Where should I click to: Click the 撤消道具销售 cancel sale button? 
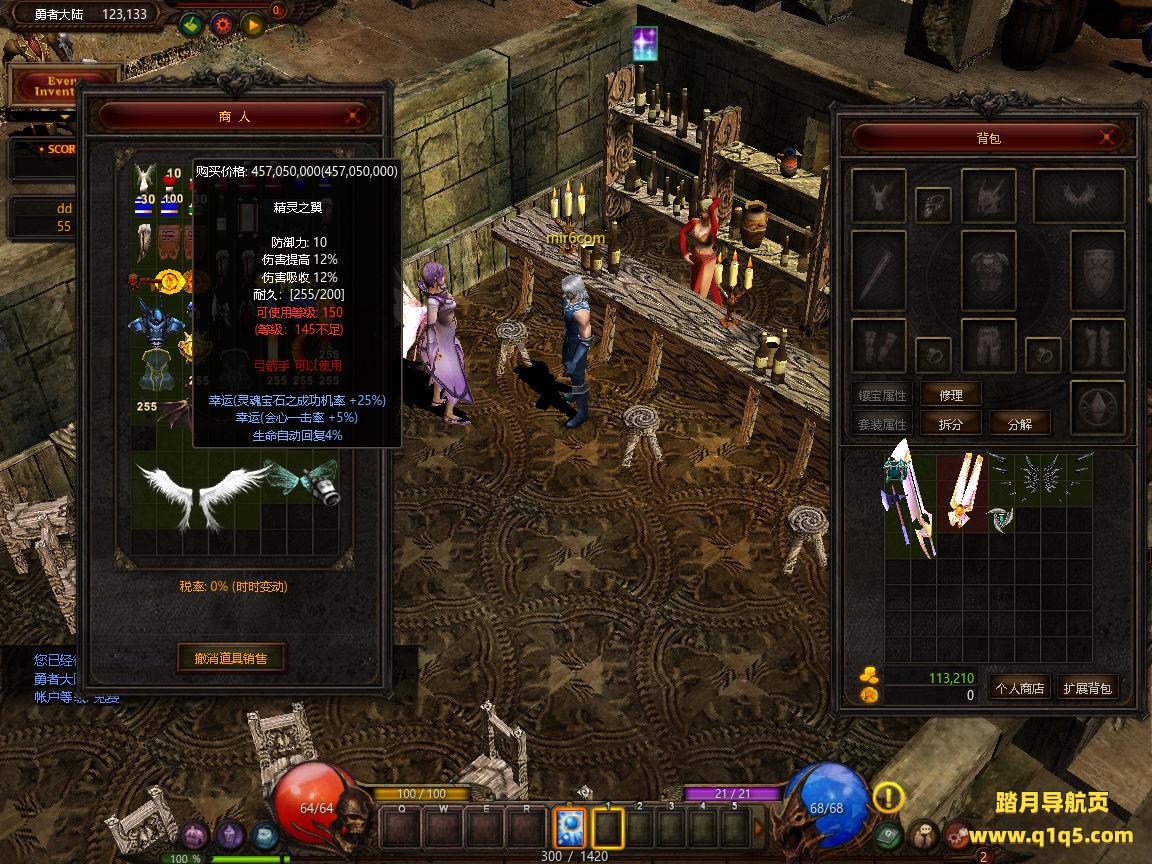click(231, 658)
